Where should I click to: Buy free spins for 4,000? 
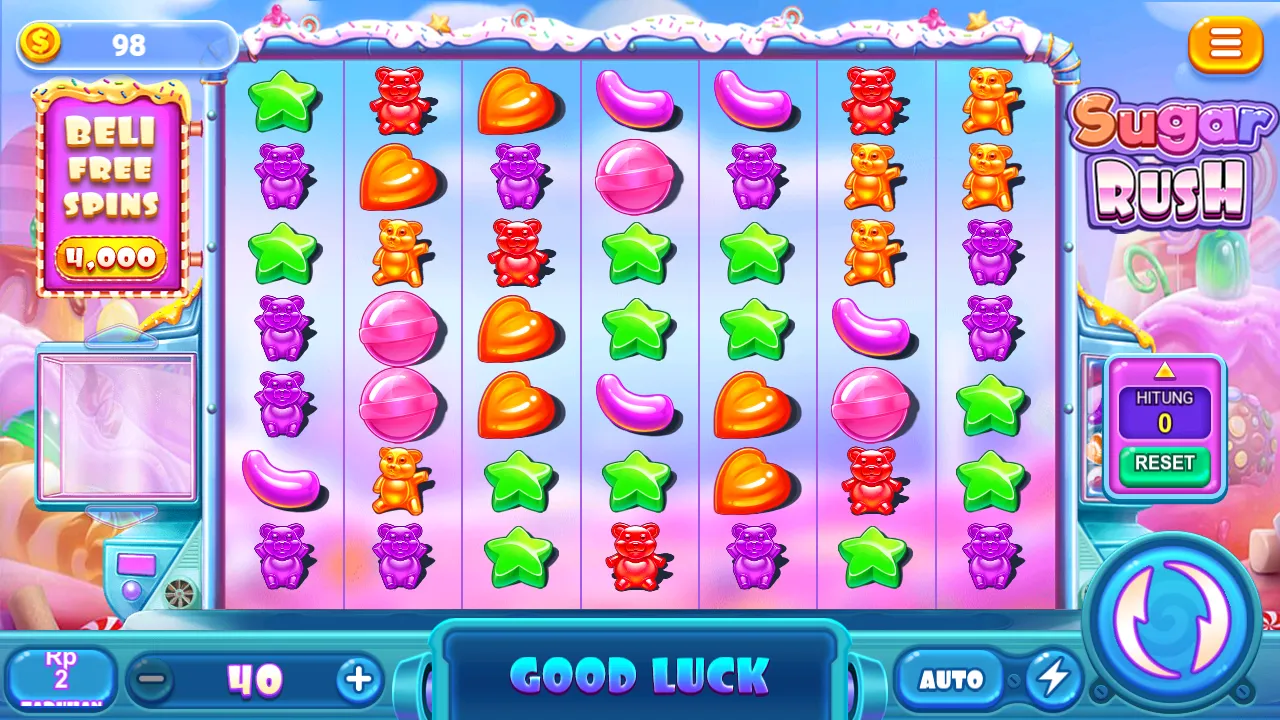110,258
